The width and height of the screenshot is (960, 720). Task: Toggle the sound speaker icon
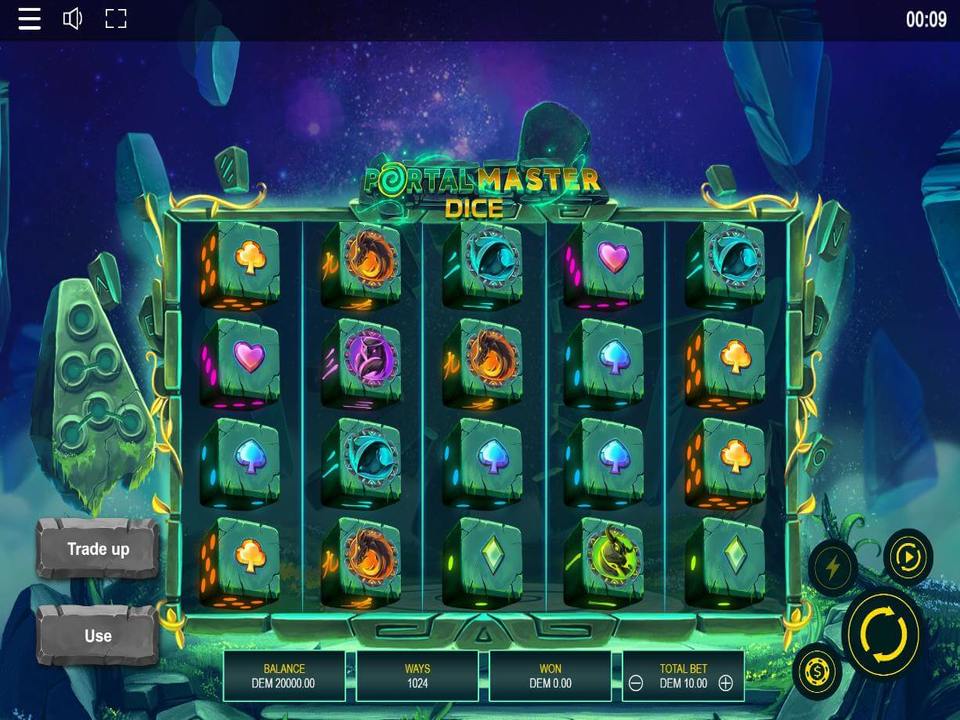[x=73, y=19]
